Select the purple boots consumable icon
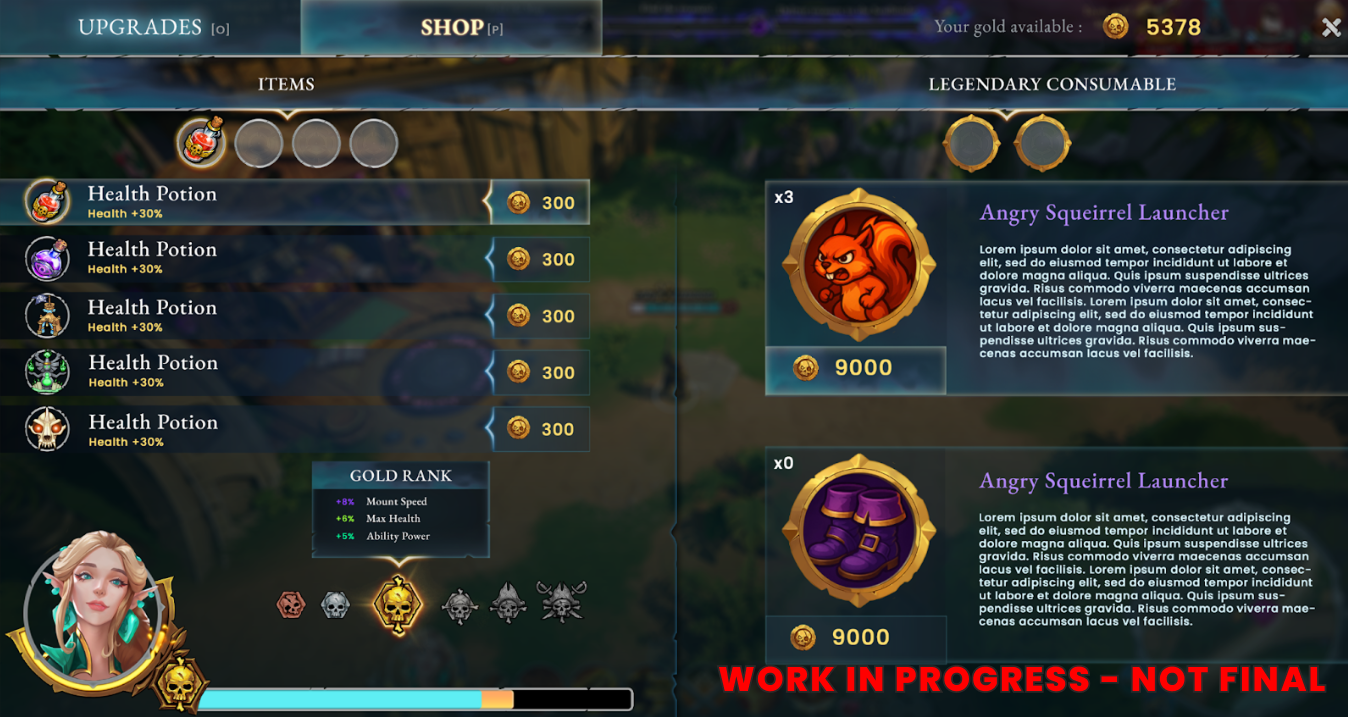 [x=858, y=533]
